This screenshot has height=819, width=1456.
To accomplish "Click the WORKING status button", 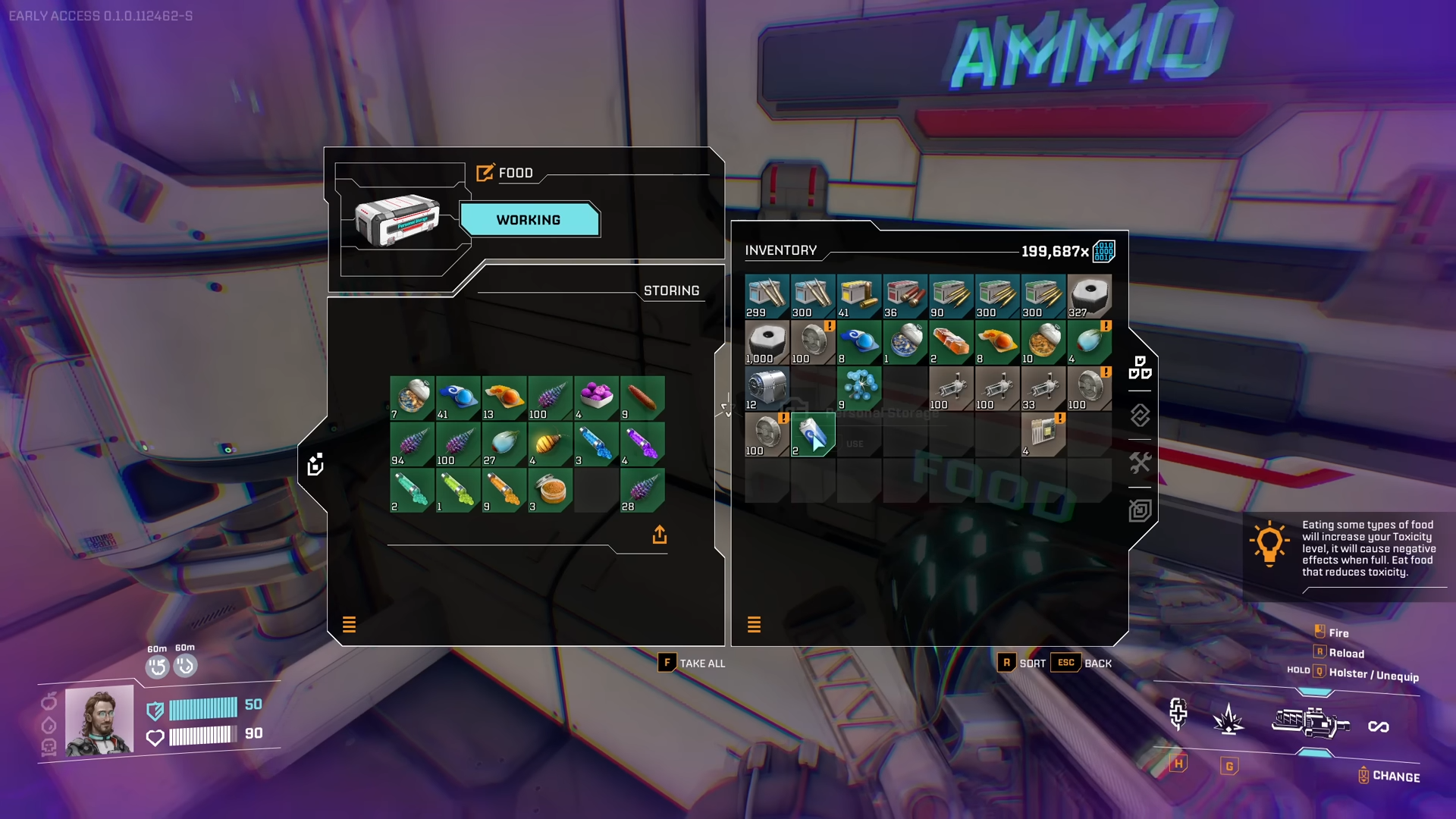I will pos(529,220).
